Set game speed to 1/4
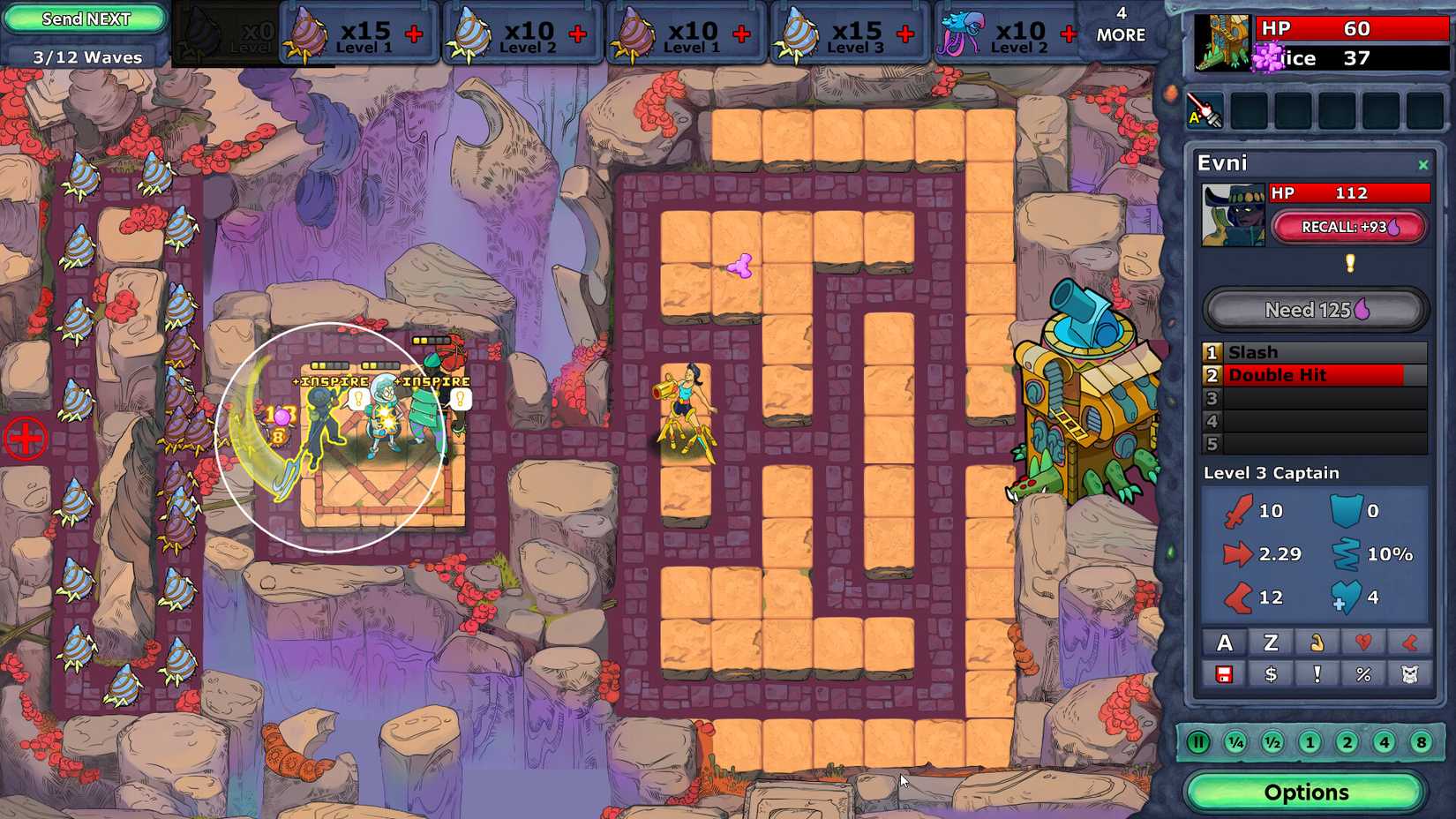Screen dimensions: 1456x819 pos(1235,742)
